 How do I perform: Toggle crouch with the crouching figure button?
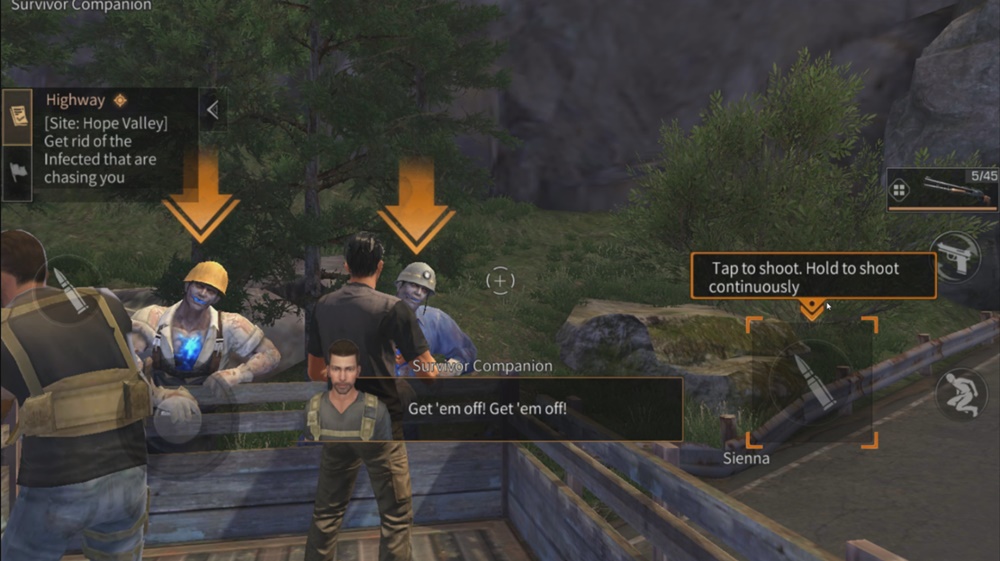coord(961,394)
